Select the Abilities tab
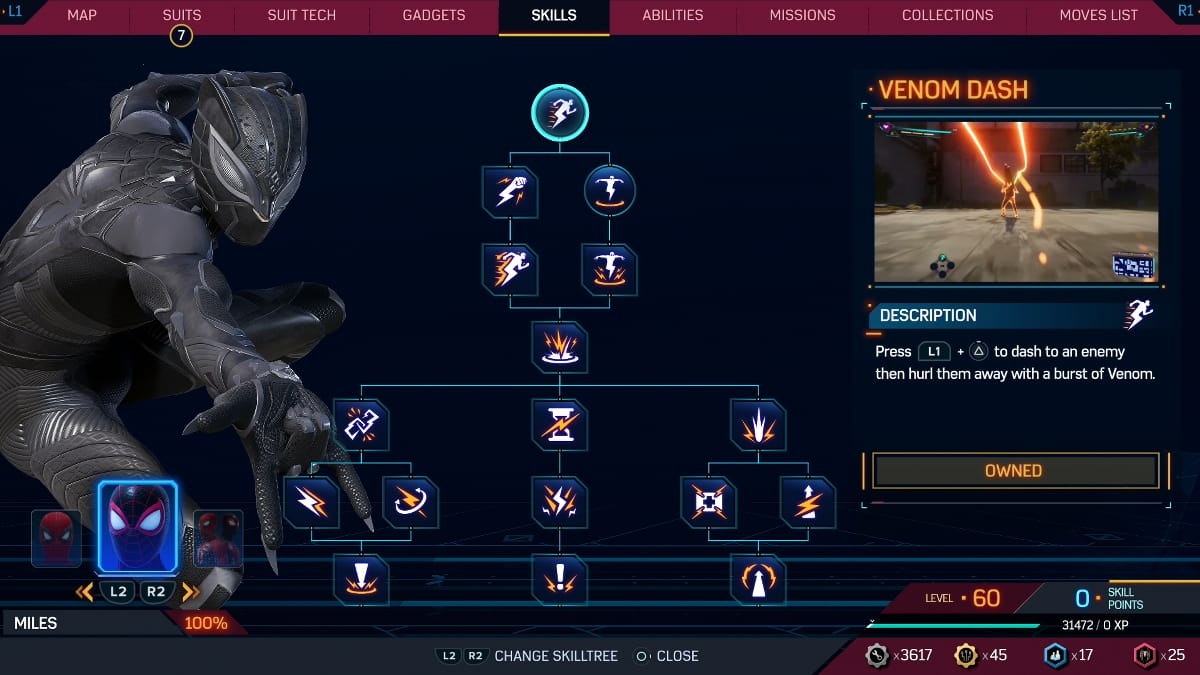1200x675 pixels. [x=673, y=15]
